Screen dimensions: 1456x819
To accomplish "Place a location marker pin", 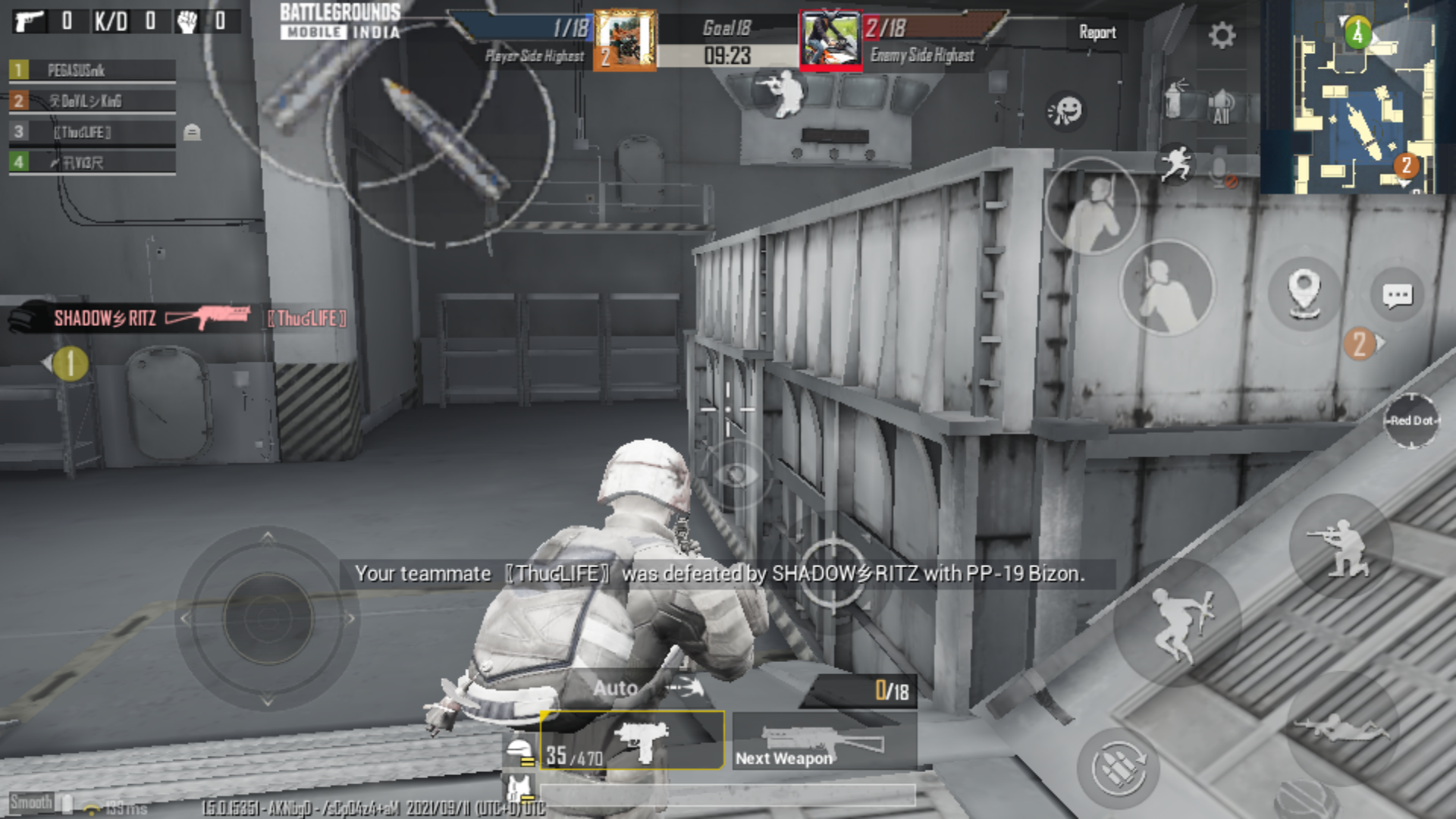I will pyautogui.click(x=1303, y=291).
